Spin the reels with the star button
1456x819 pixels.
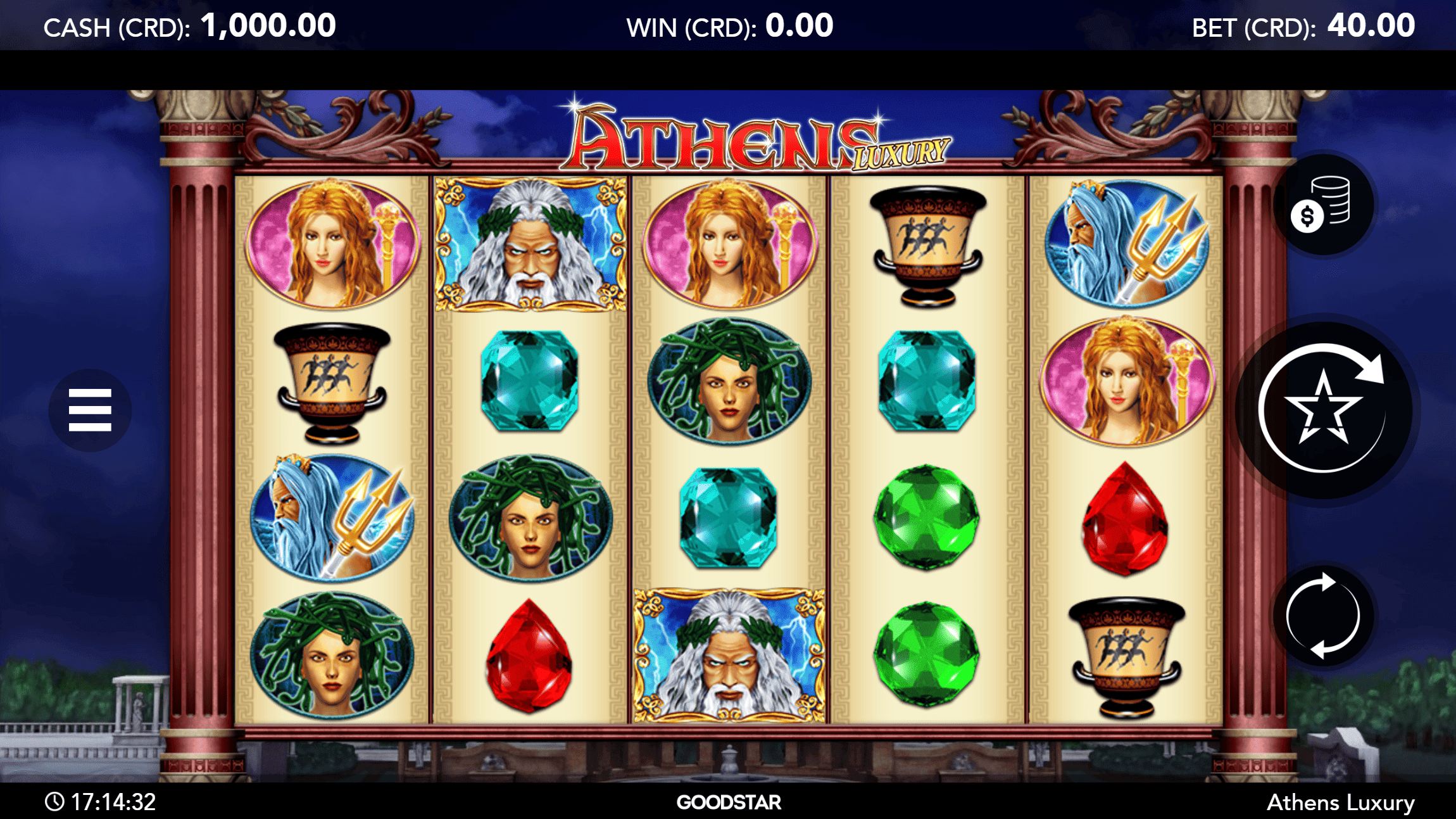click(1323, 410)
